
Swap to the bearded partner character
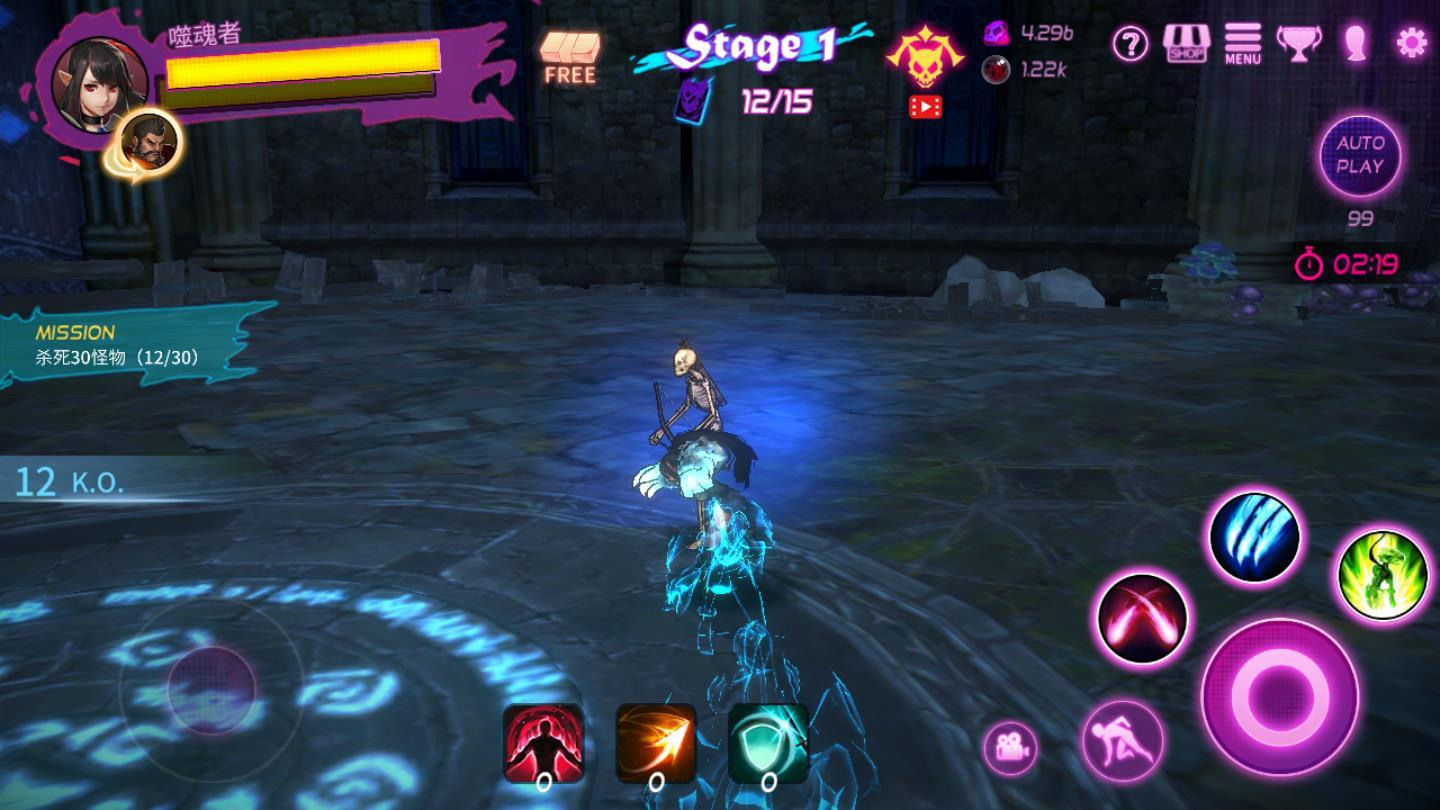[x=150, y=141]
